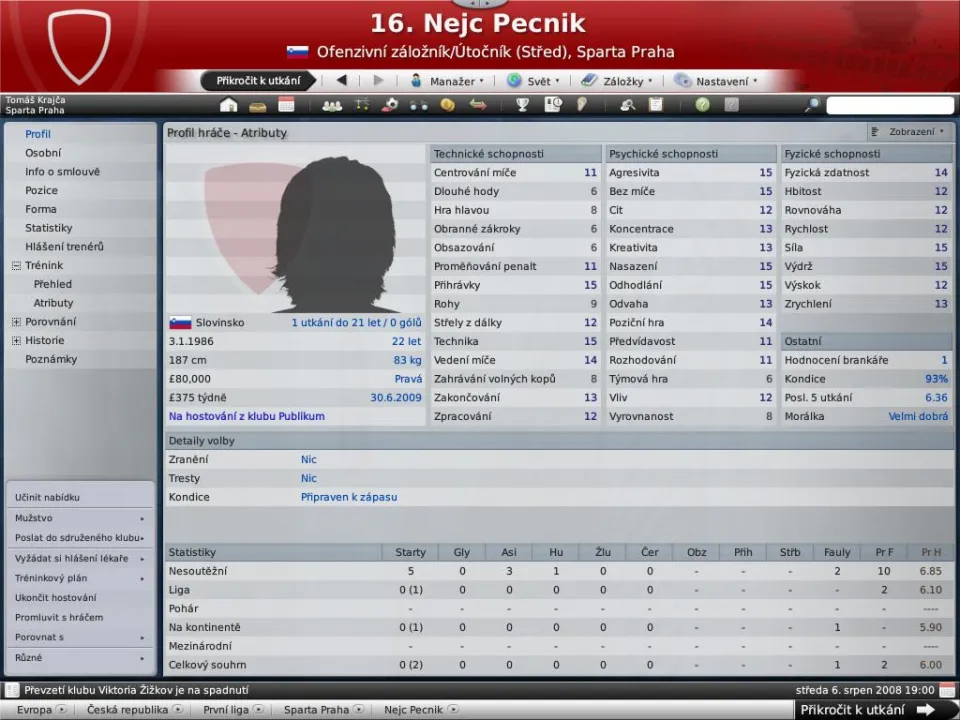Open the Záložky bookmarks menu
960x720 pixels.
tap(617, 81)
